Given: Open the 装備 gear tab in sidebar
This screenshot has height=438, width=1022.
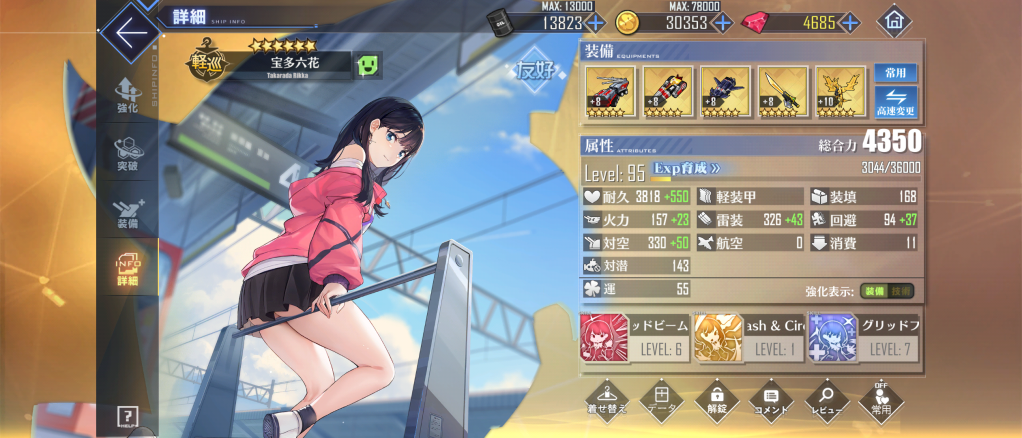Looking at the screenshot, I should [x=127, y=210].
